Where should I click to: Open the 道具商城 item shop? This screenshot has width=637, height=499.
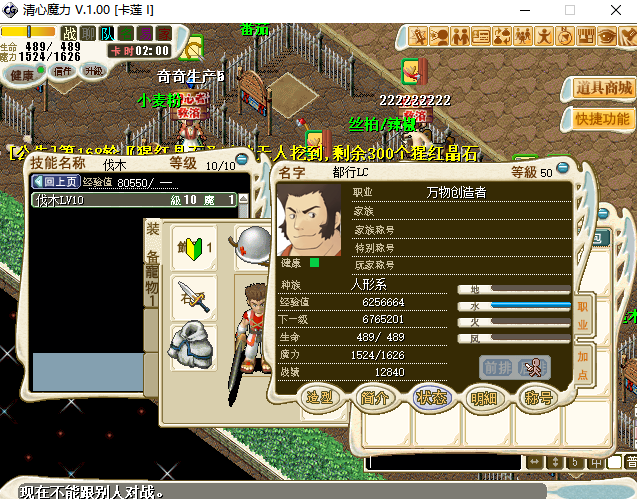click(604, 88)
